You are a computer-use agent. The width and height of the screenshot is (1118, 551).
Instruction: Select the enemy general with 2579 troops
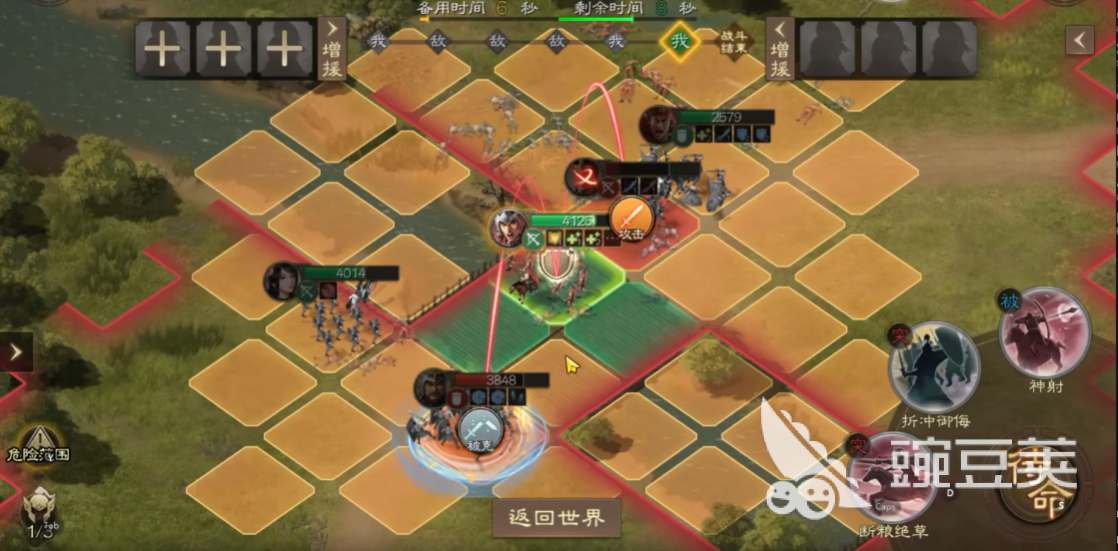tap(658, 124)
